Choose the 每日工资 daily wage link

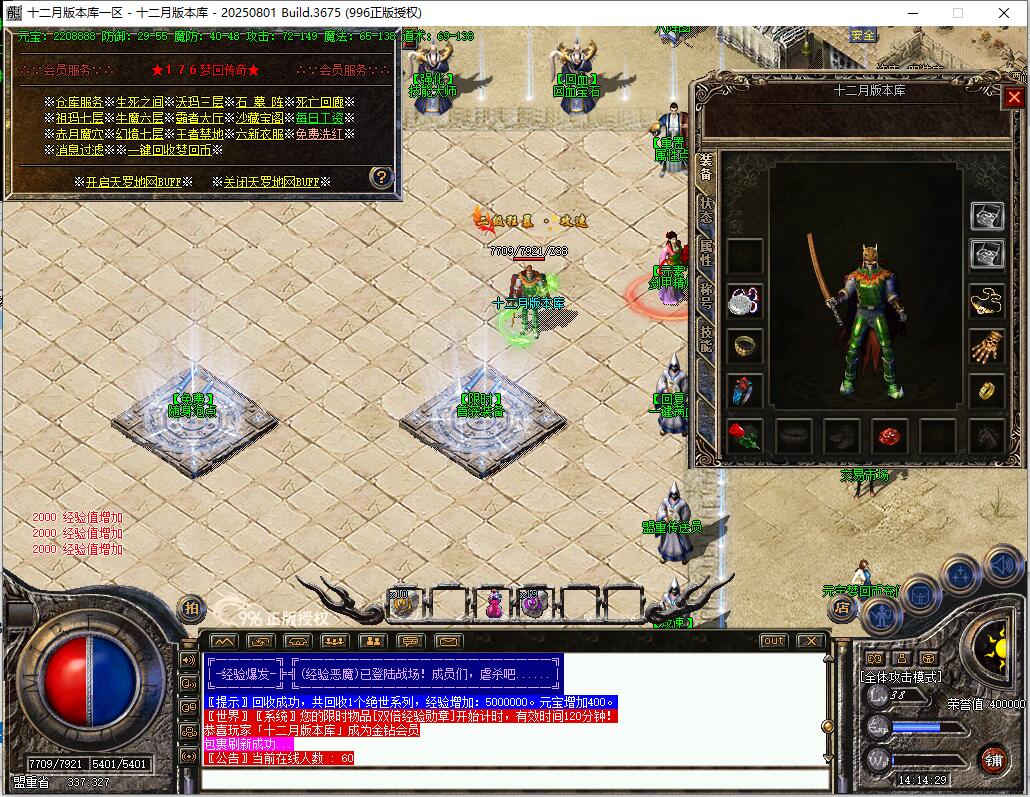click(x=318, y=118)
